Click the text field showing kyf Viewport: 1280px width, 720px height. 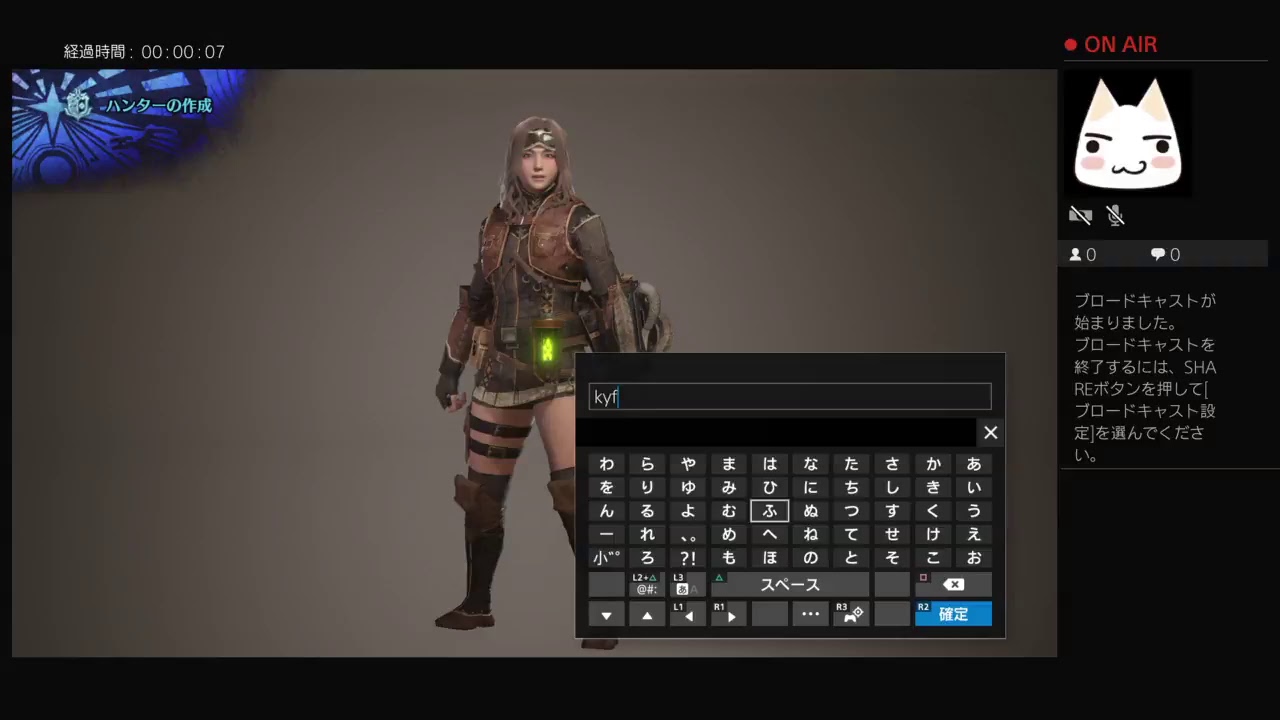click(790, 397)
